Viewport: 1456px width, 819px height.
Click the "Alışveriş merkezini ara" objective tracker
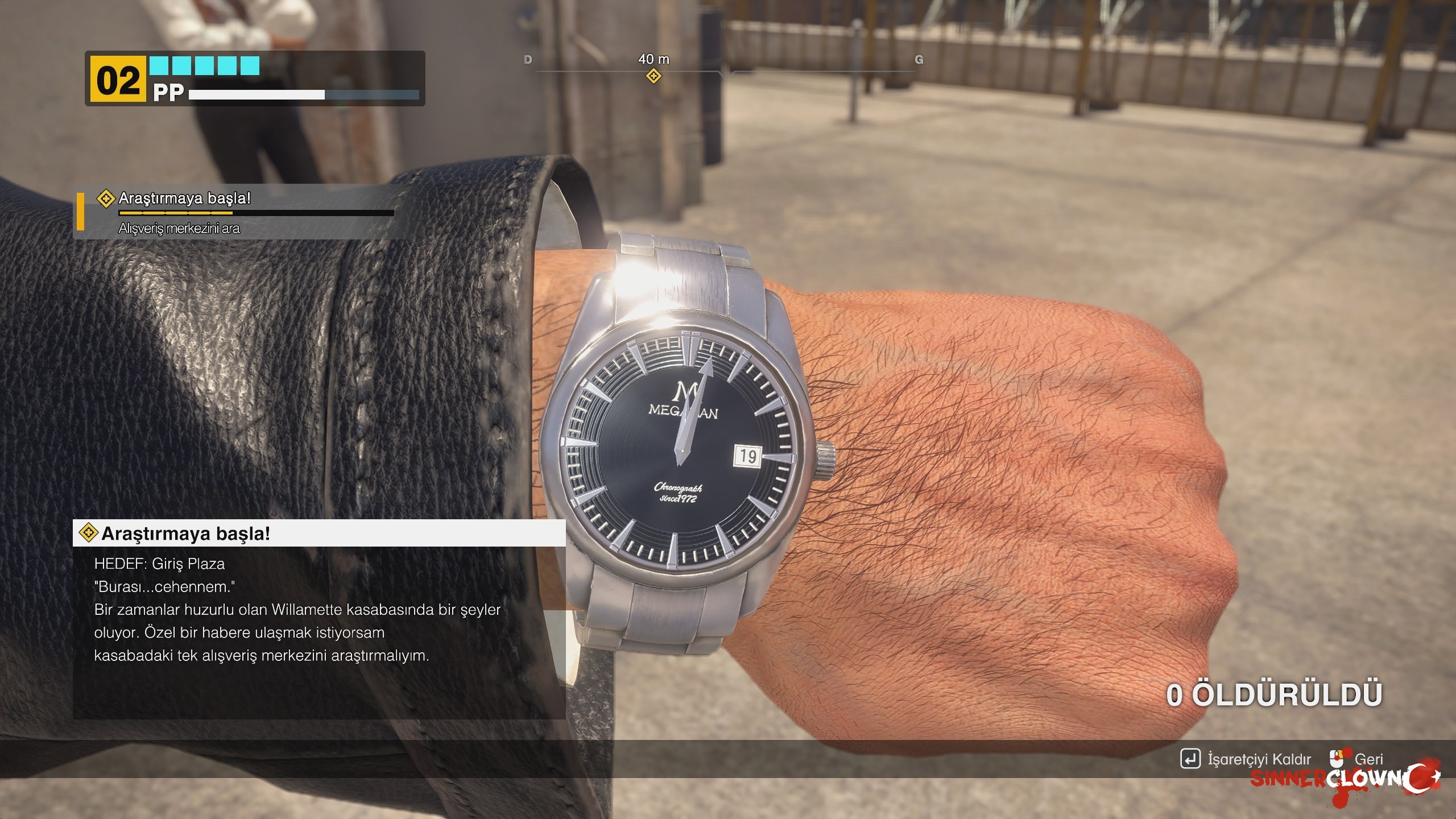tap(179, 229)
